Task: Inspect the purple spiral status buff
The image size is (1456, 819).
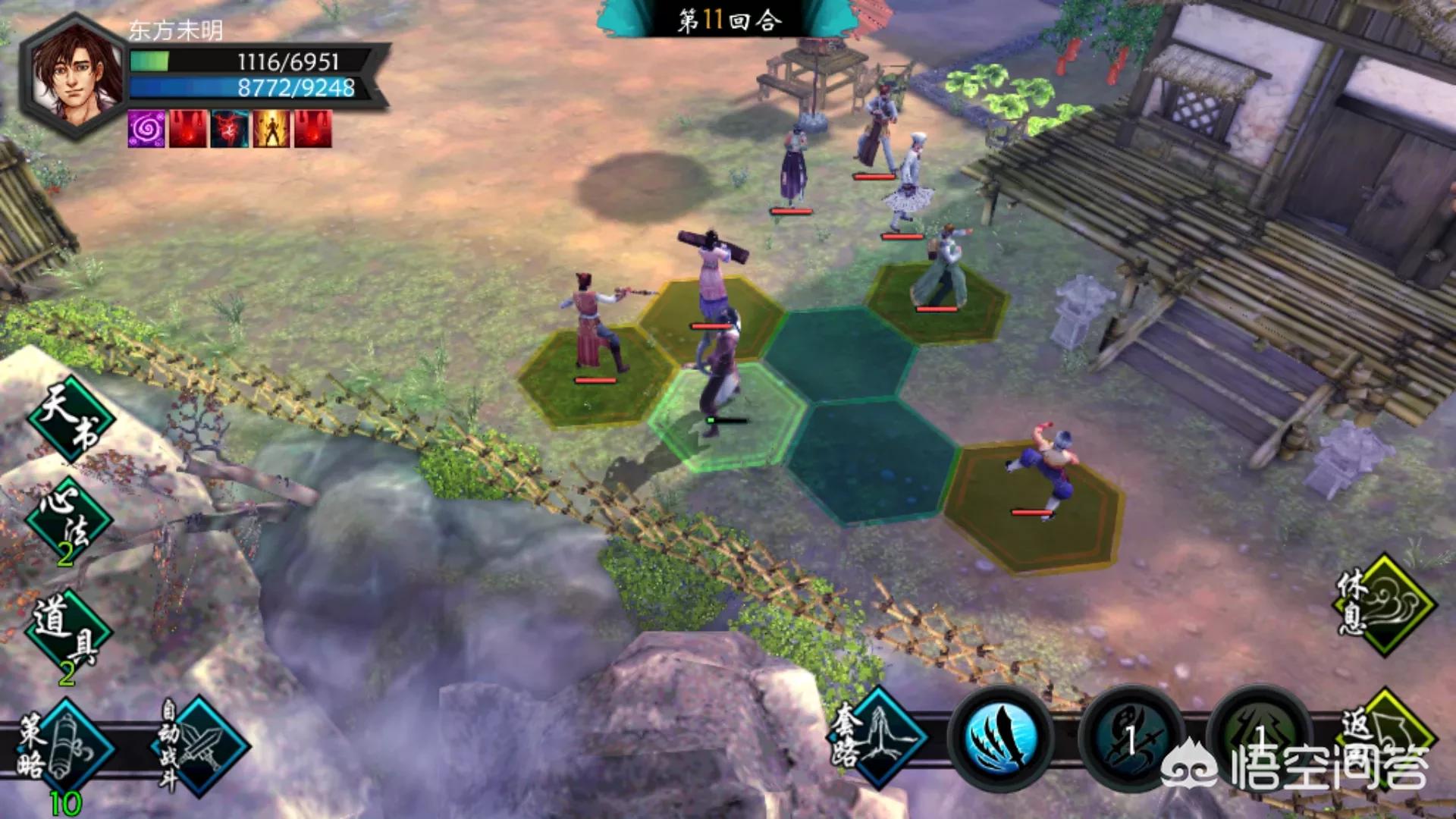Action: (146, 128)
